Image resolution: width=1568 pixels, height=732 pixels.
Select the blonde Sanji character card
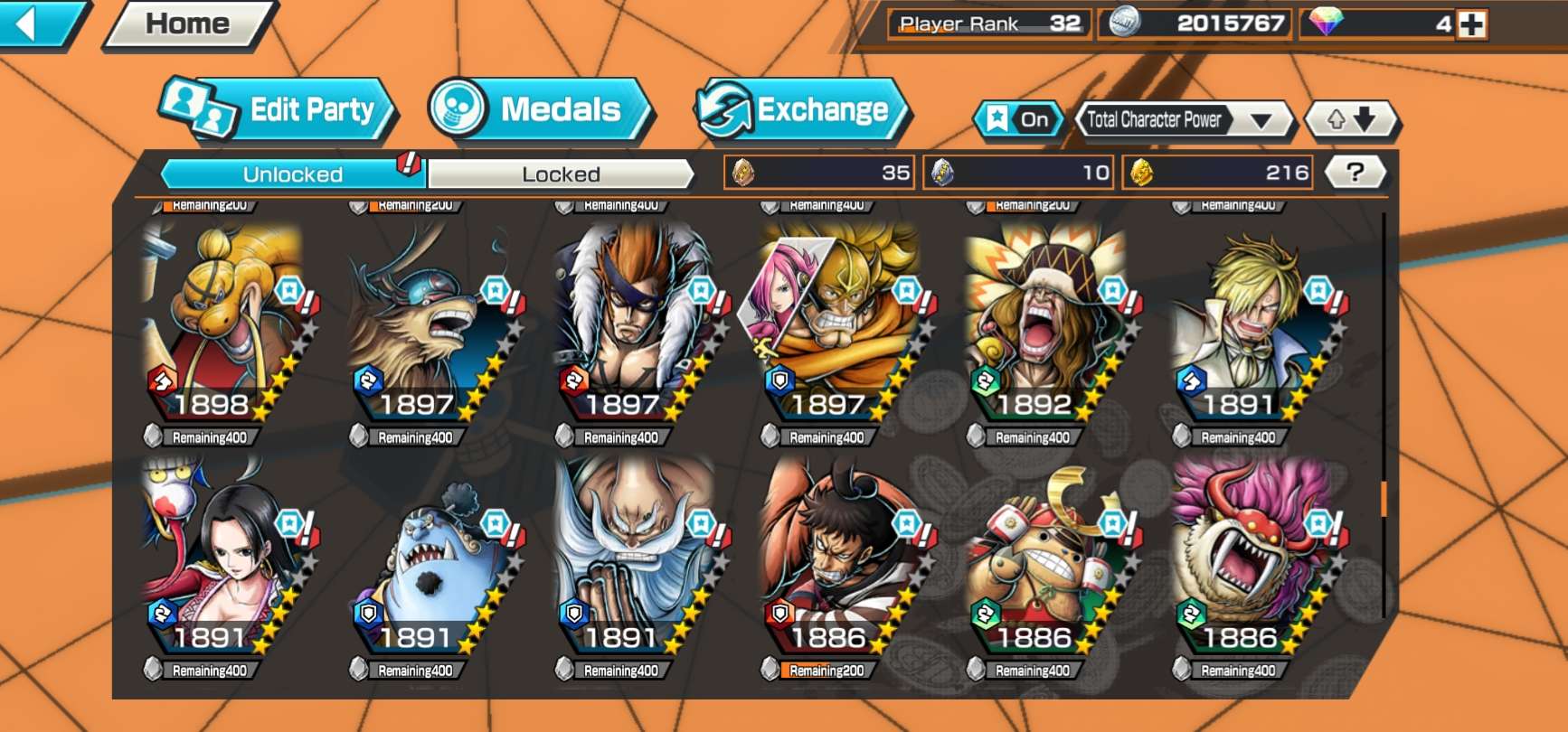(x=1252, y=325)
